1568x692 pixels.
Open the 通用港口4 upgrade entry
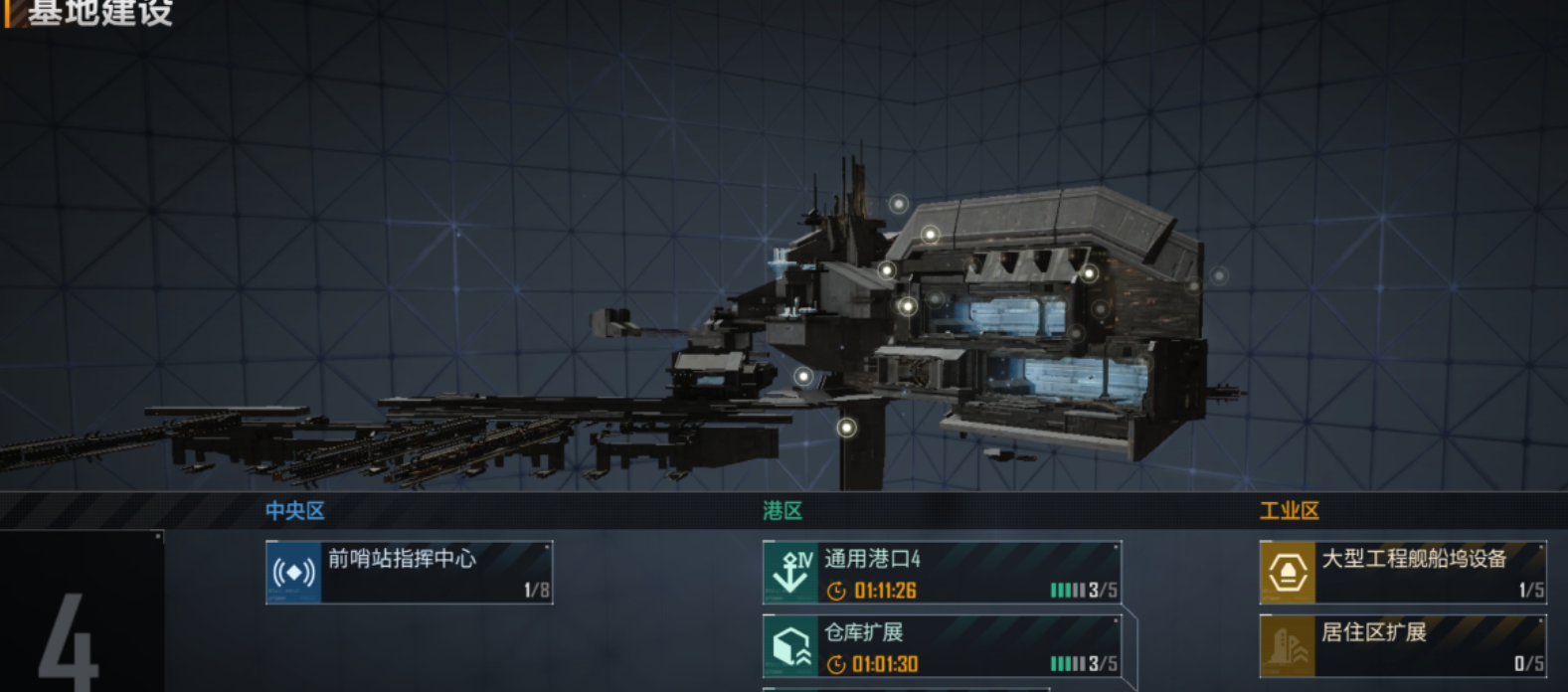point(942,572)
